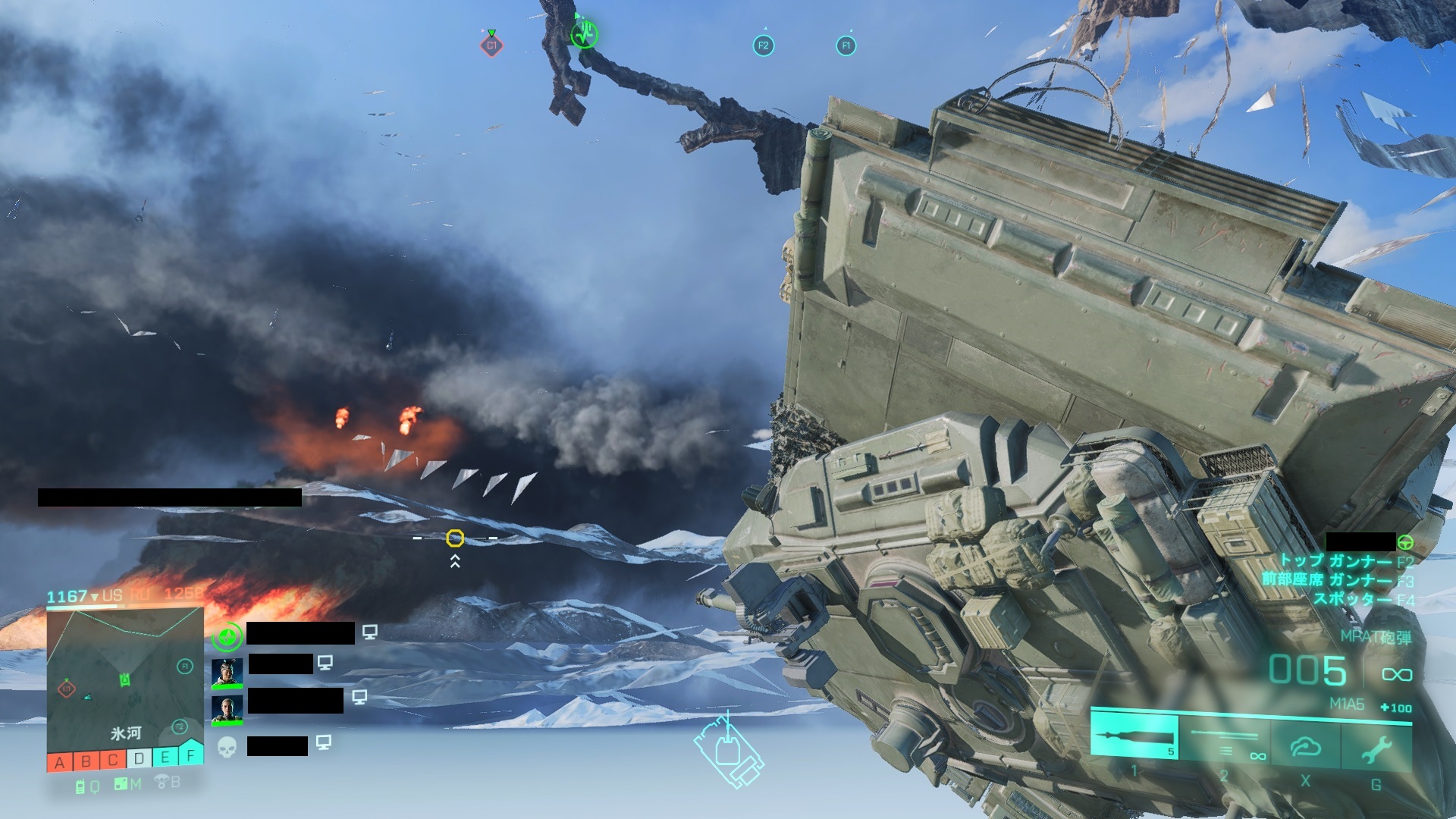The height and width of the screenshot is (819, 1456).
Task: Take the スポッター seat
Action: click(x=1353, y=599)
